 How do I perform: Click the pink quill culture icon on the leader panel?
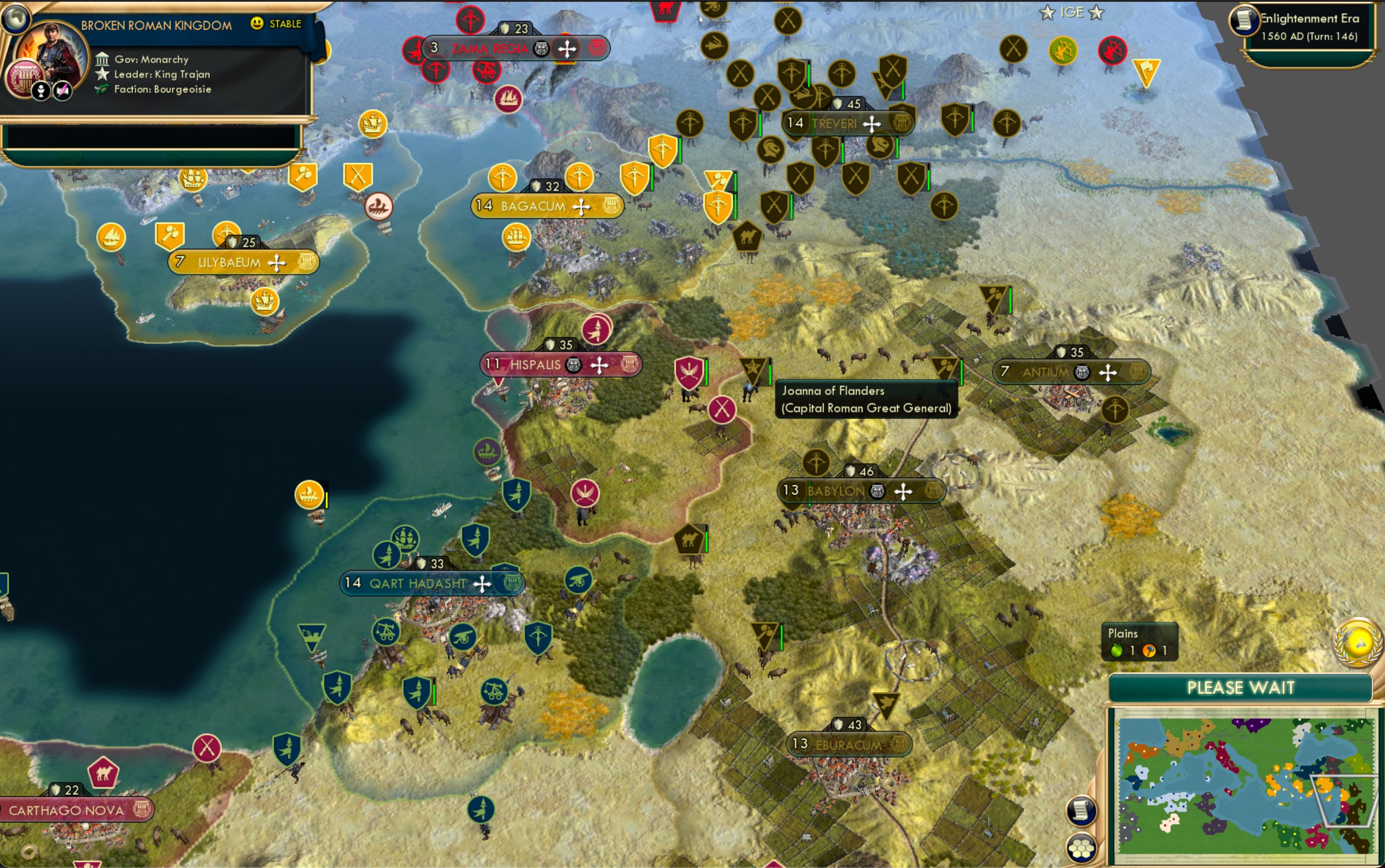pos(61,90)
